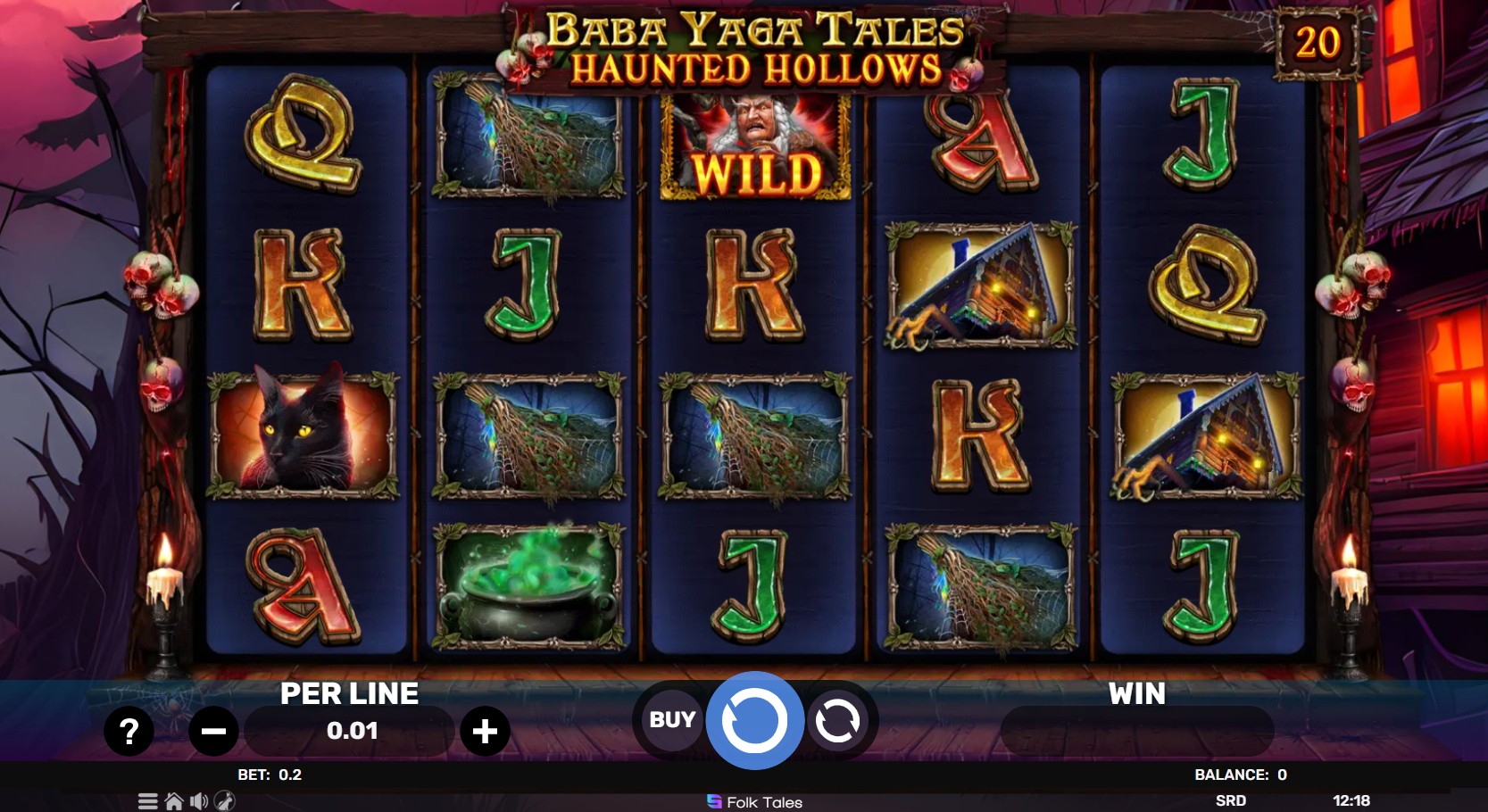Toggle the rabbit turbo spin icon
The image size is (1488, 812).
225,801
